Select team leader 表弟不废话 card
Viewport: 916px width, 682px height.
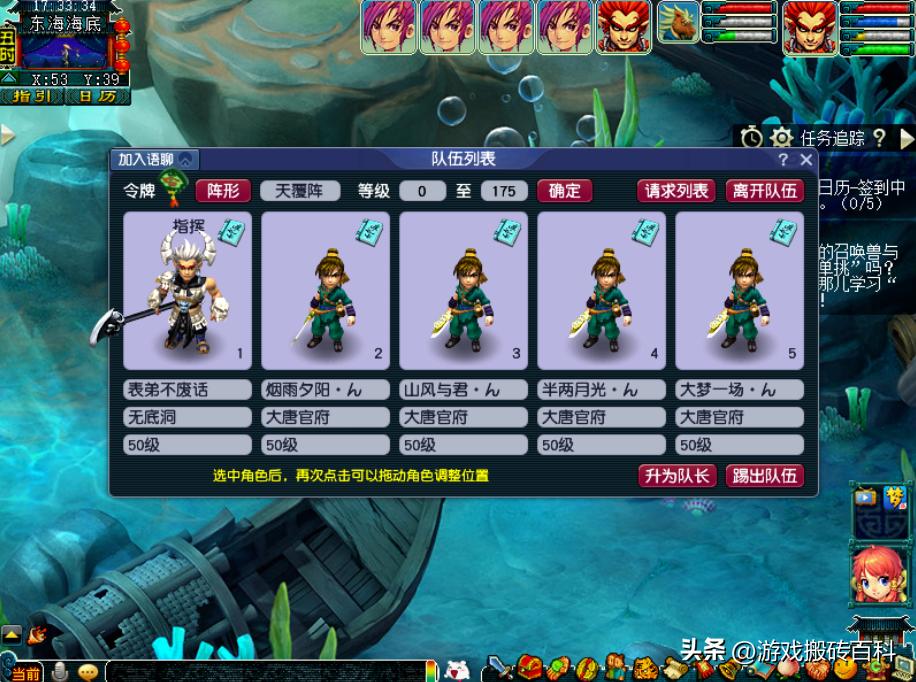(187, 290)
